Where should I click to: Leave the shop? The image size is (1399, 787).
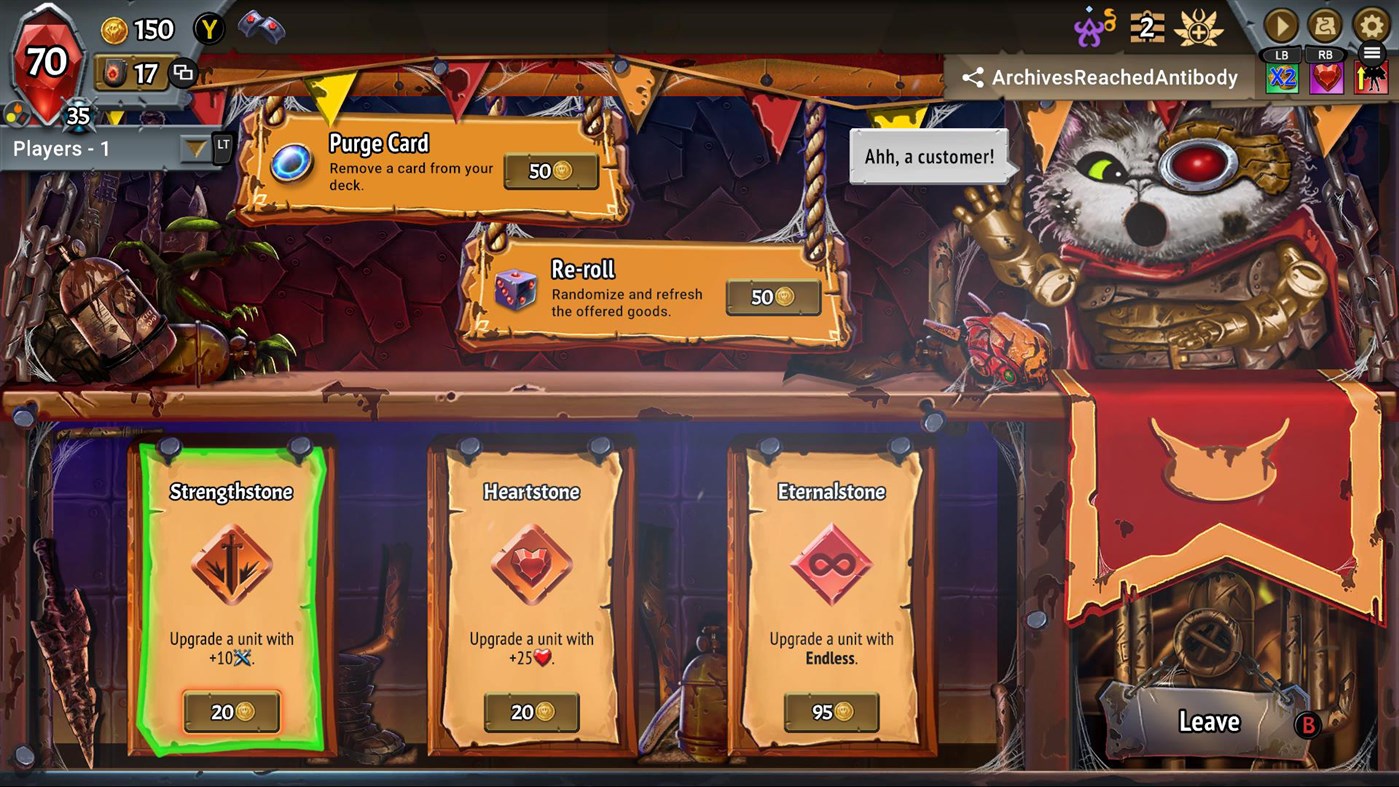click(x=1209, y=721)
